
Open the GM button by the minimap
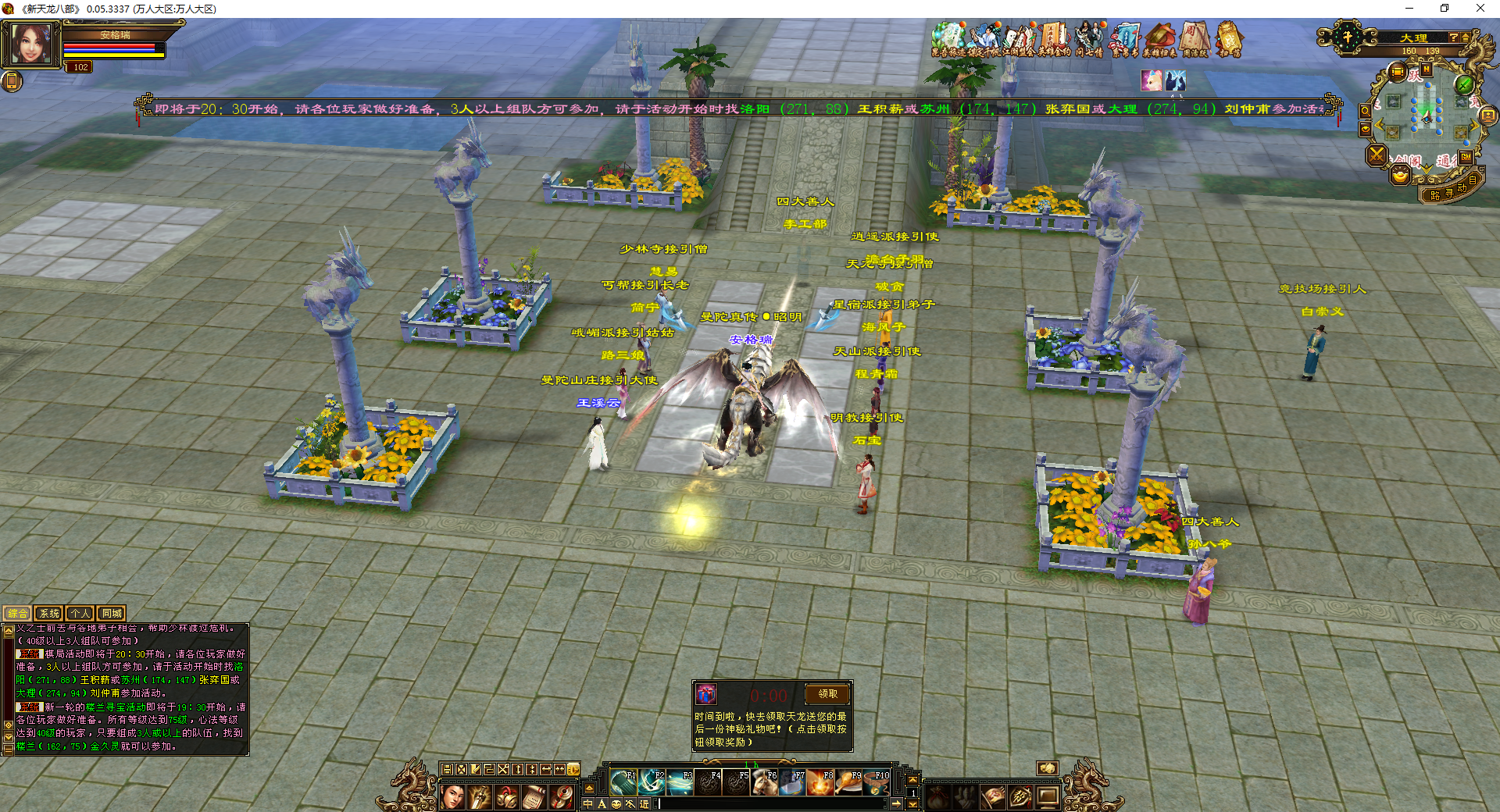coord(1466,157)
